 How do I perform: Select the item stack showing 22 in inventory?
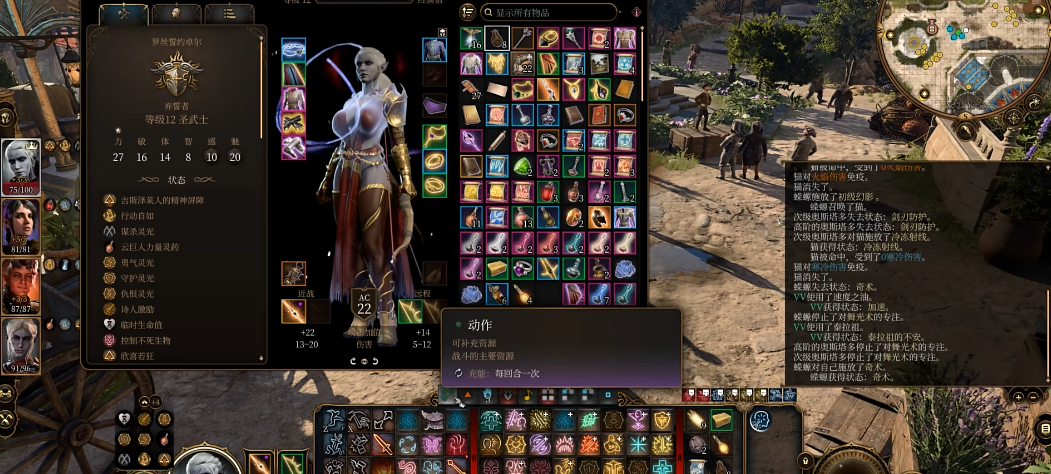(523, 65)
